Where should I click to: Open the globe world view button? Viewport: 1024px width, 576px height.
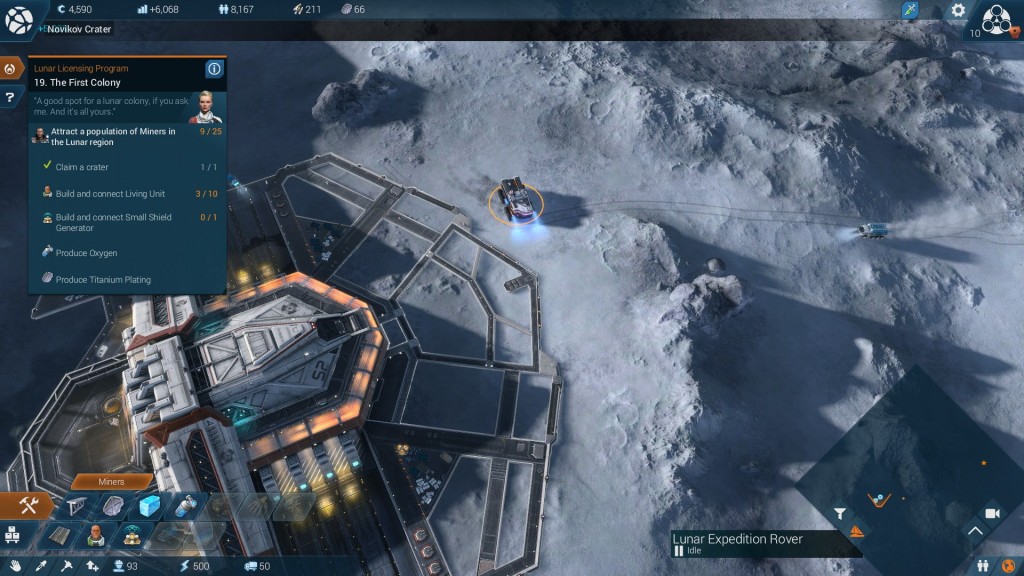tap(19, 18)
